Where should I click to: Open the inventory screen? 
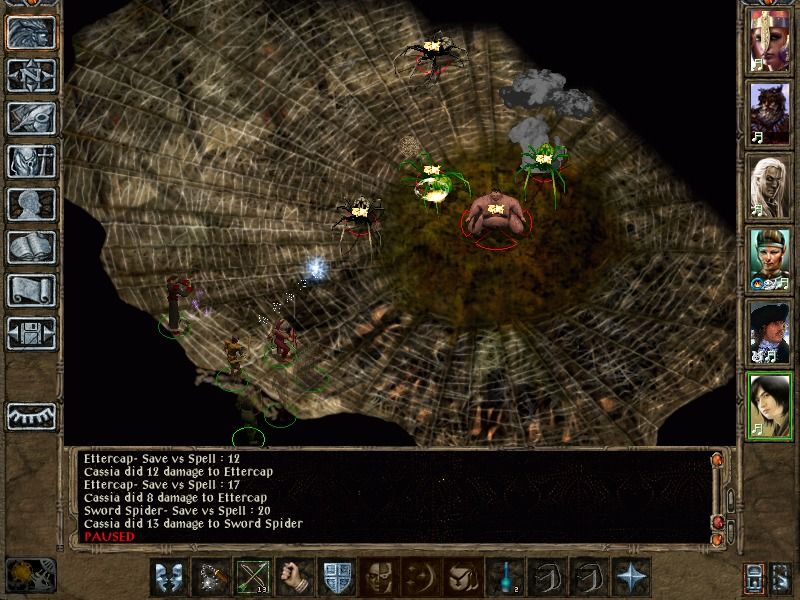coord(30,161)
